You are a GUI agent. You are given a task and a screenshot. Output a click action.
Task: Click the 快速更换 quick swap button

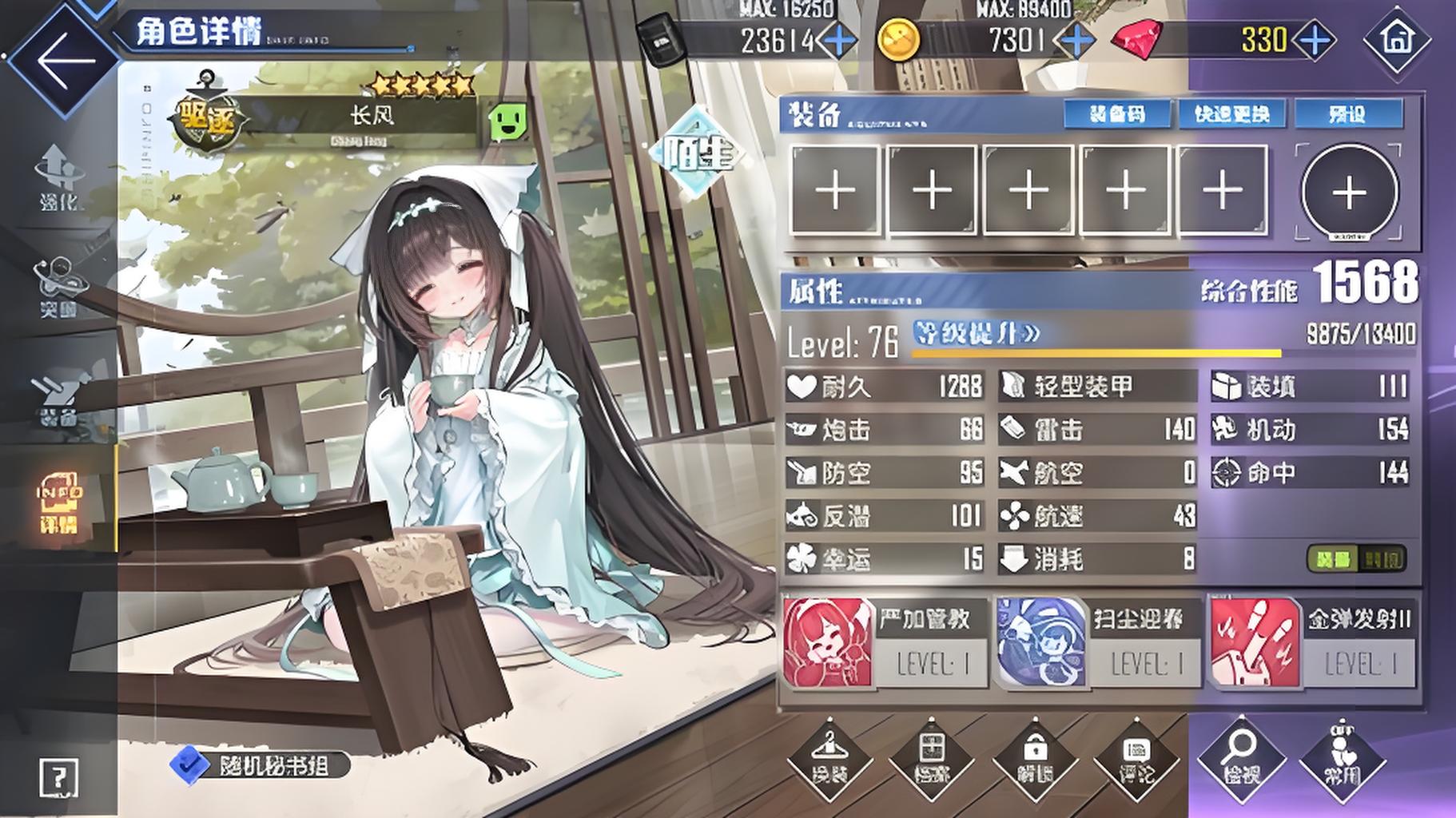[1231, 114]
